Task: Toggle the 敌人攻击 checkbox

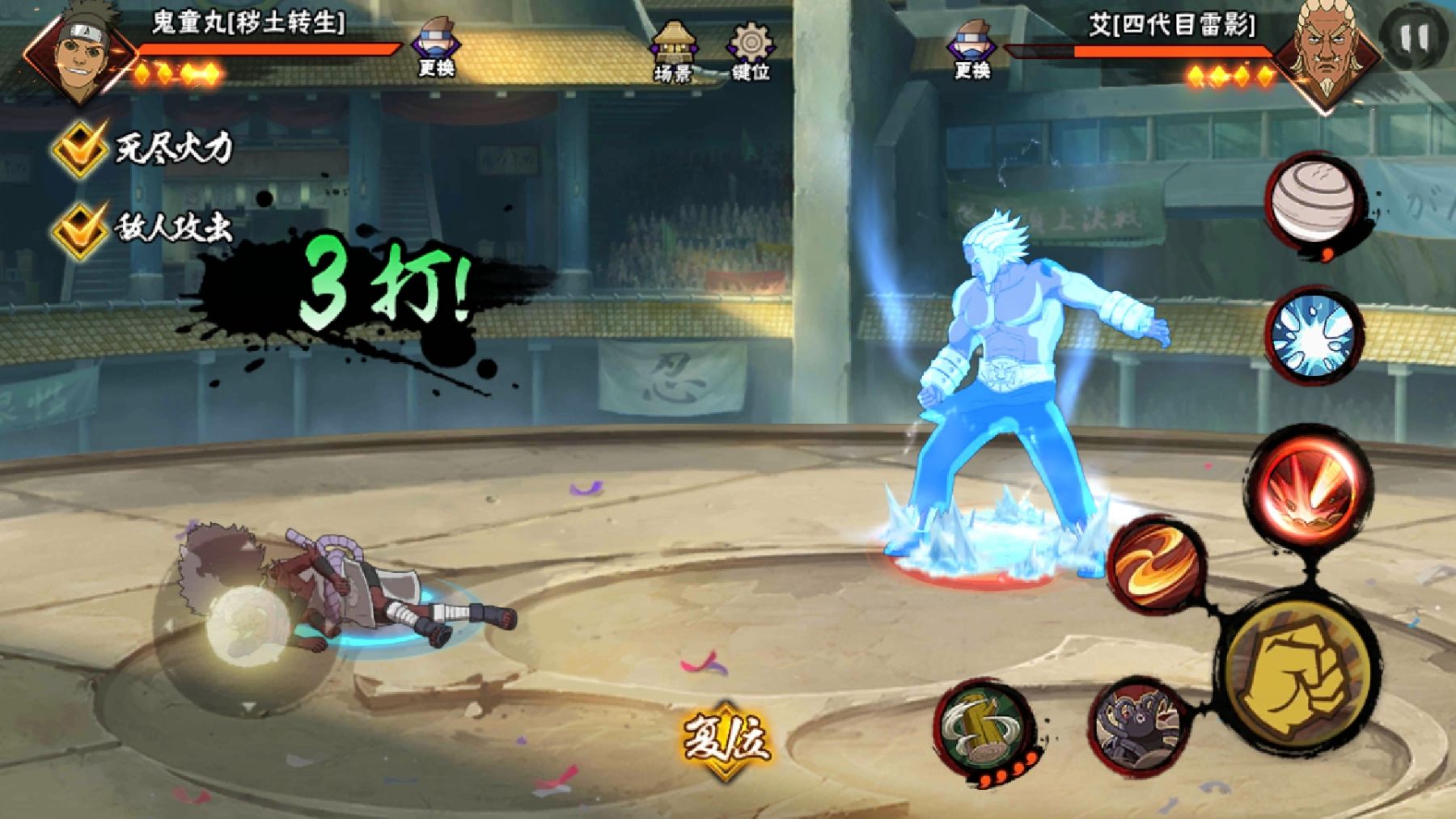Action: click(x=78, y=229)
